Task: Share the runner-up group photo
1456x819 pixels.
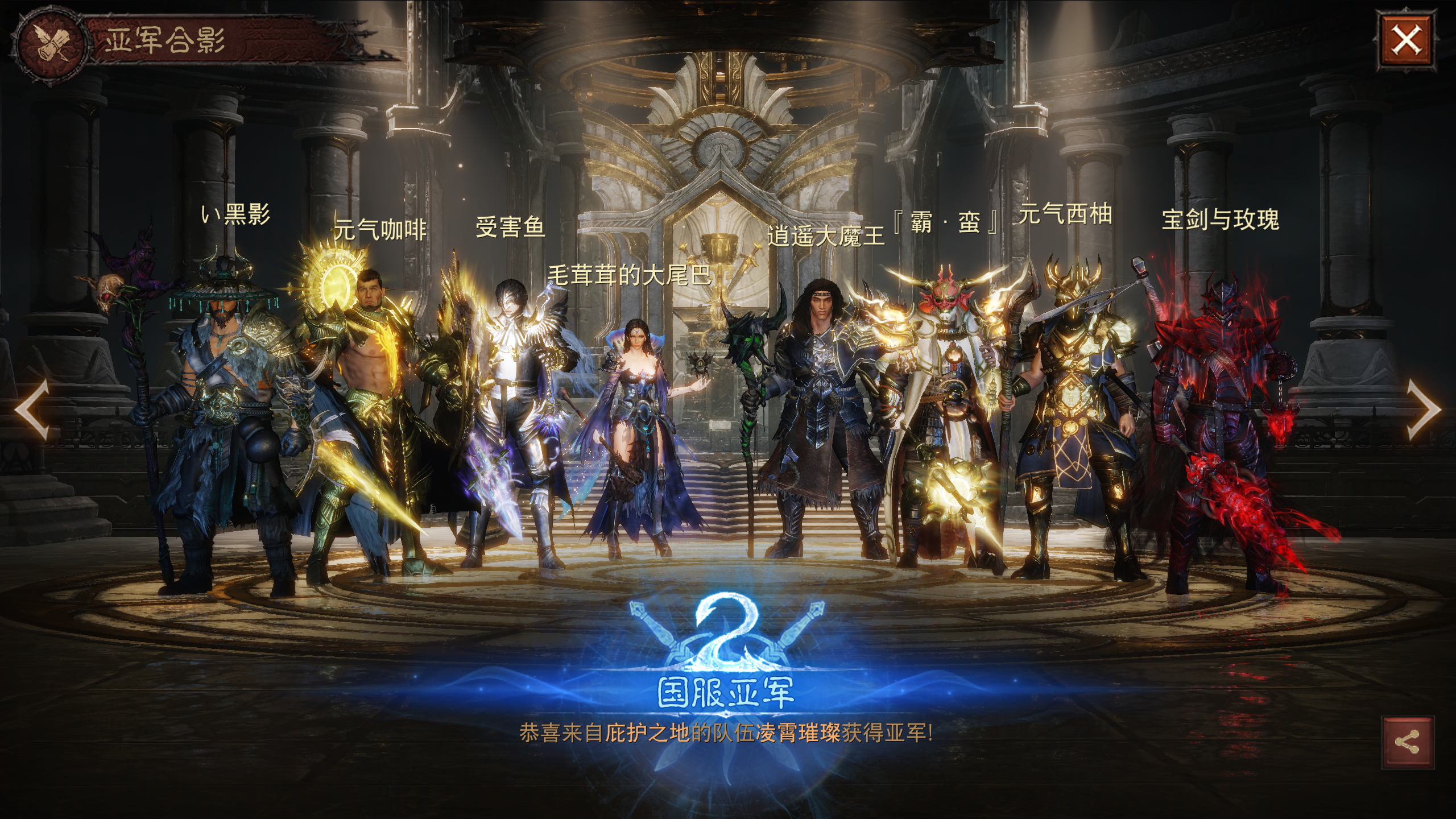Action: tap(1406, 742)
